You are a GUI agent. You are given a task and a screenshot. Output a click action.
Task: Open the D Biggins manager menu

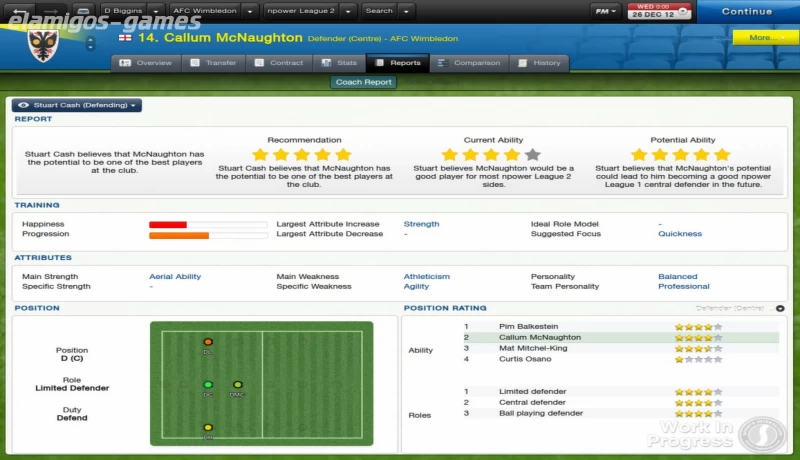(128, 11)
